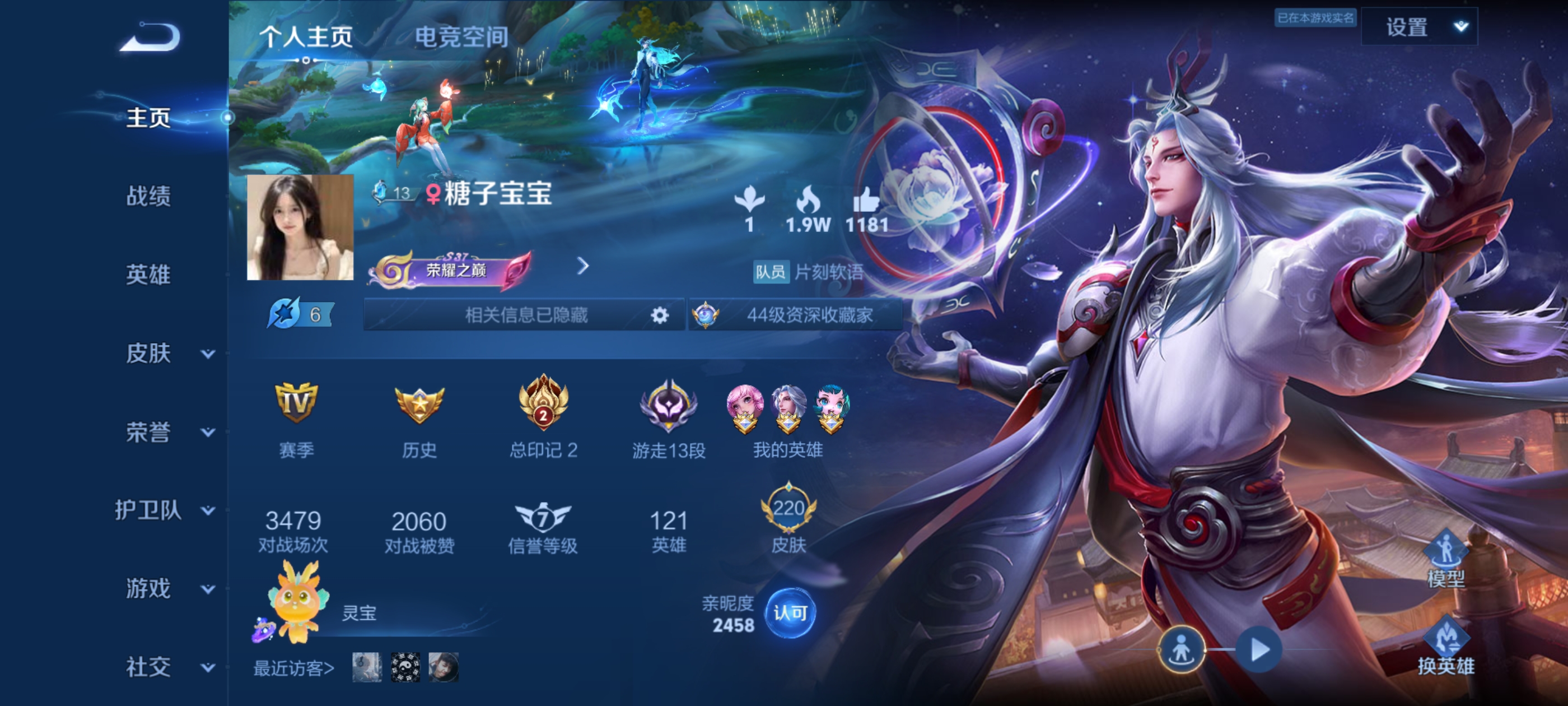
Task: Open the 英雄 sidebar section
Action: coord(148,275)
